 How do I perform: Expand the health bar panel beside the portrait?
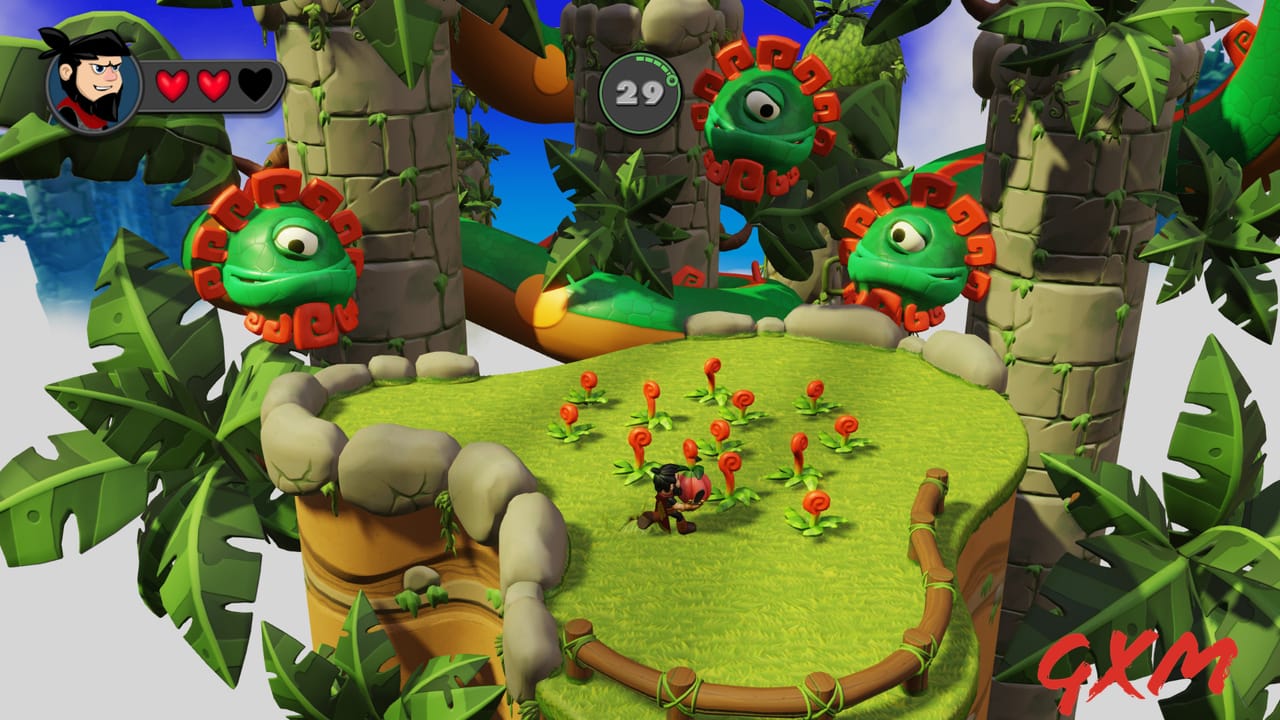coord(210,85)
